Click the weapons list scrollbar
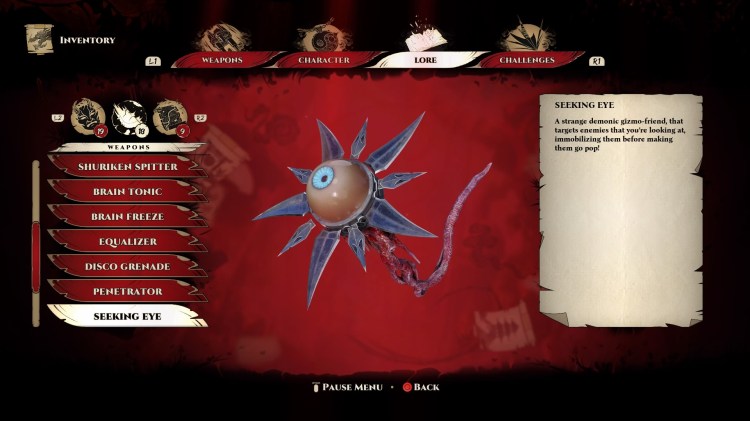Viewport: 750px width, 421px height. pos(38,240)
